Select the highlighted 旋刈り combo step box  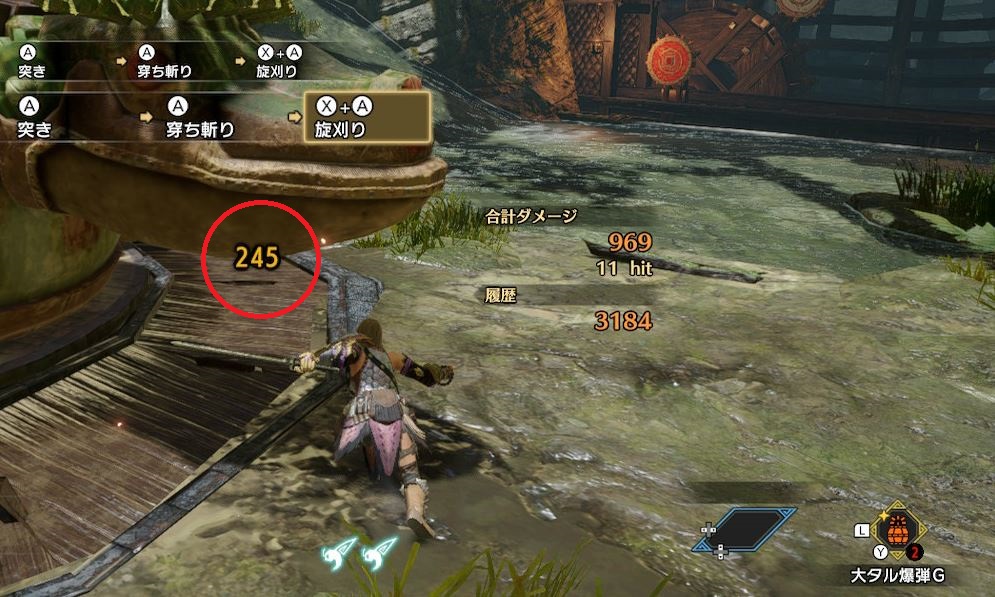point(368,118)
